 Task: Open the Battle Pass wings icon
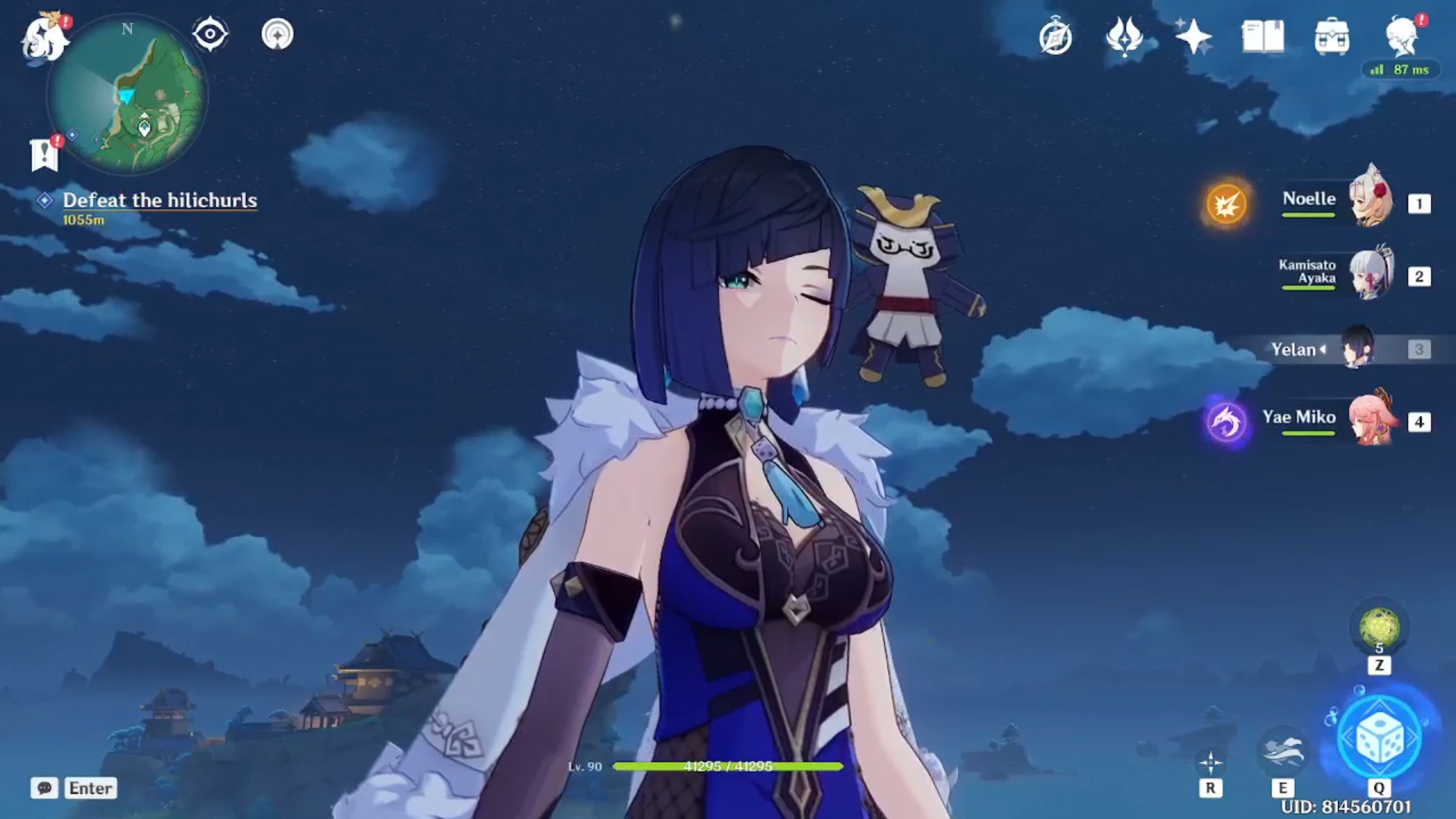pos(1123,34)
